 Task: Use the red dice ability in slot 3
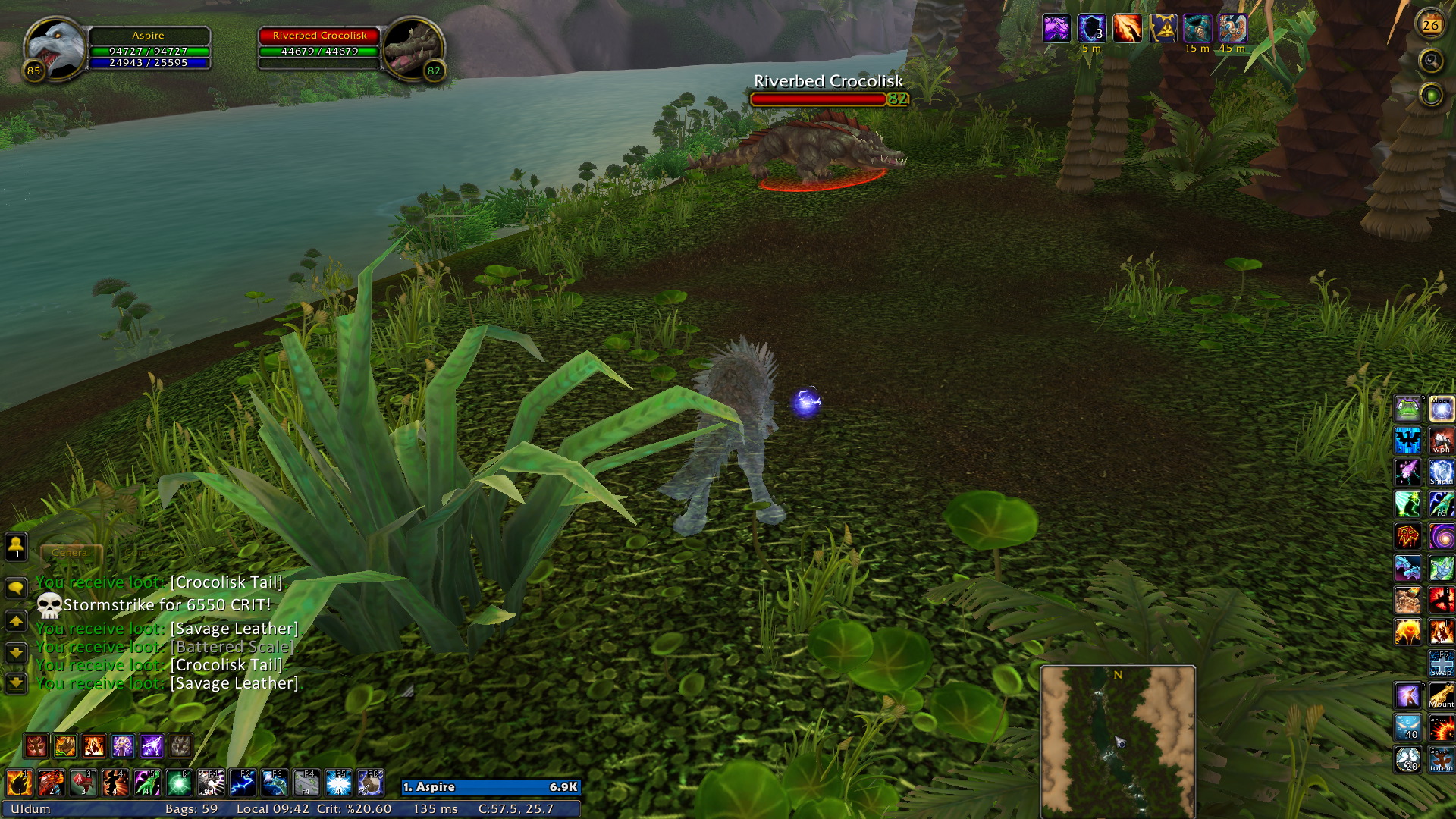click(x=83, y=783)
